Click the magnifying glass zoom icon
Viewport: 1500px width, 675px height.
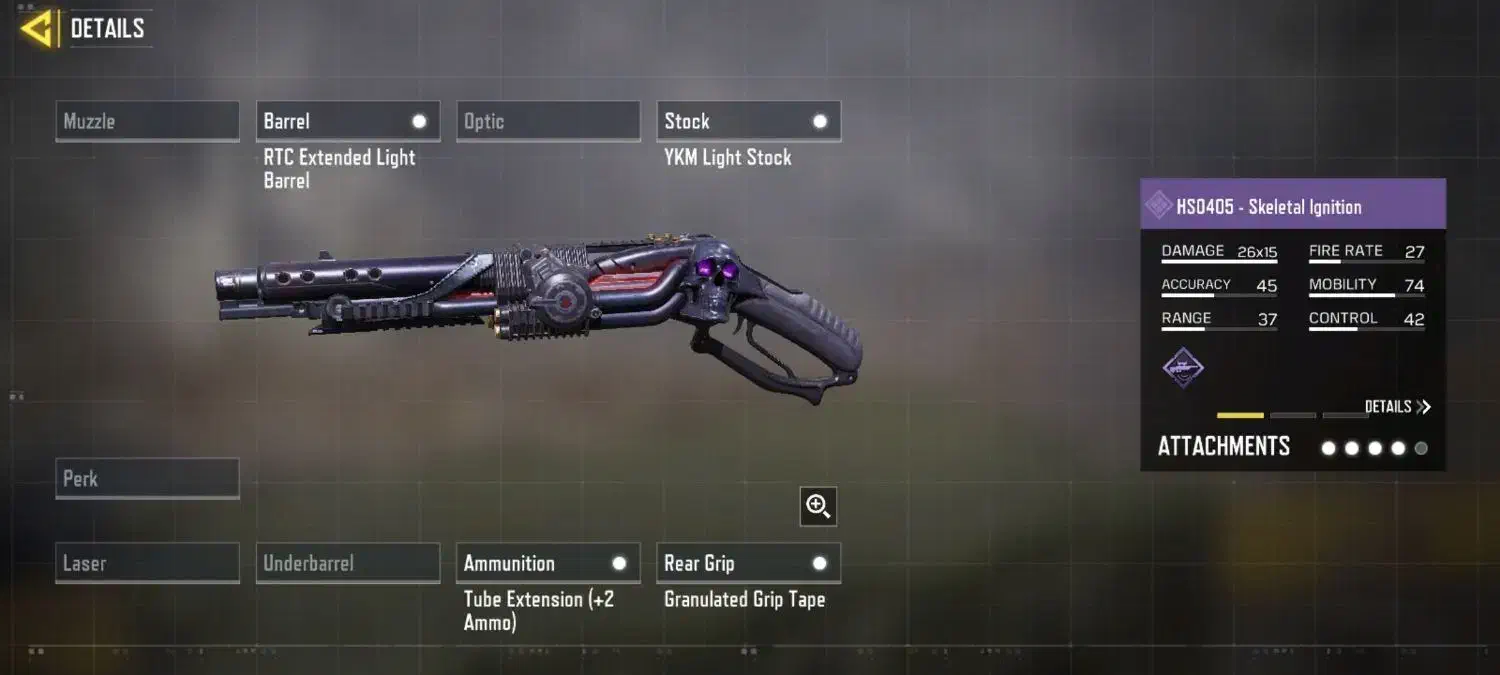(818, 507)
